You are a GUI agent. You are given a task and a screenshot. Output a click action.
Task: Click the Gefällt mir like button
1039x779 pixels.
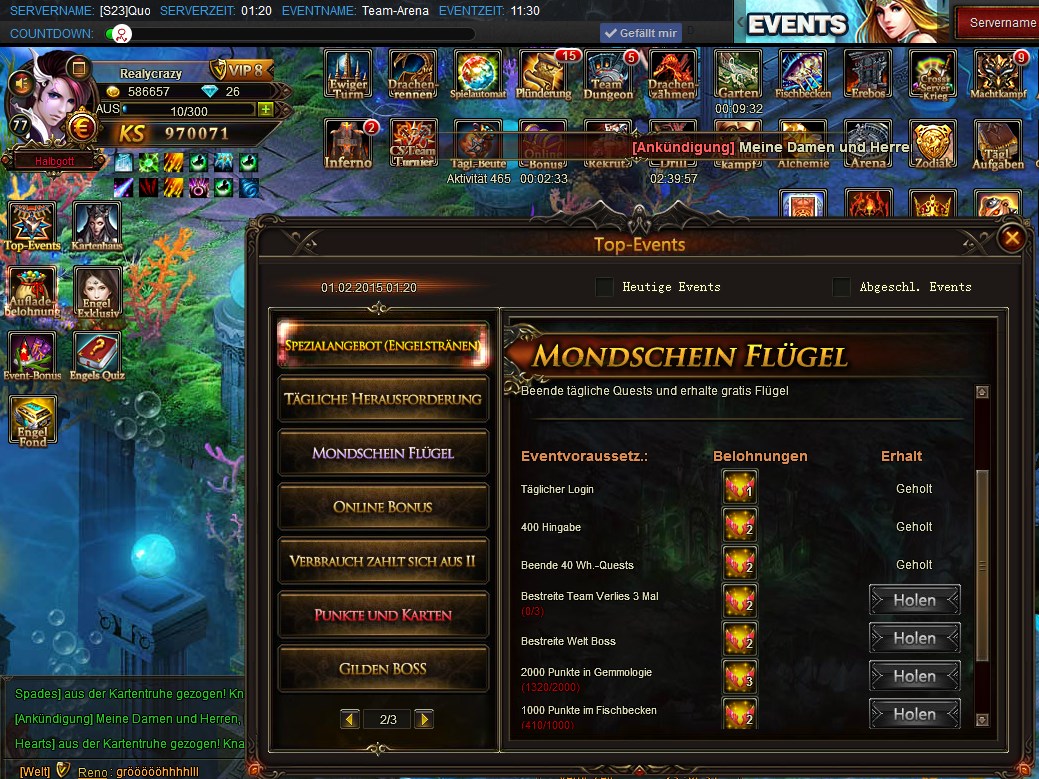point(640,33)
